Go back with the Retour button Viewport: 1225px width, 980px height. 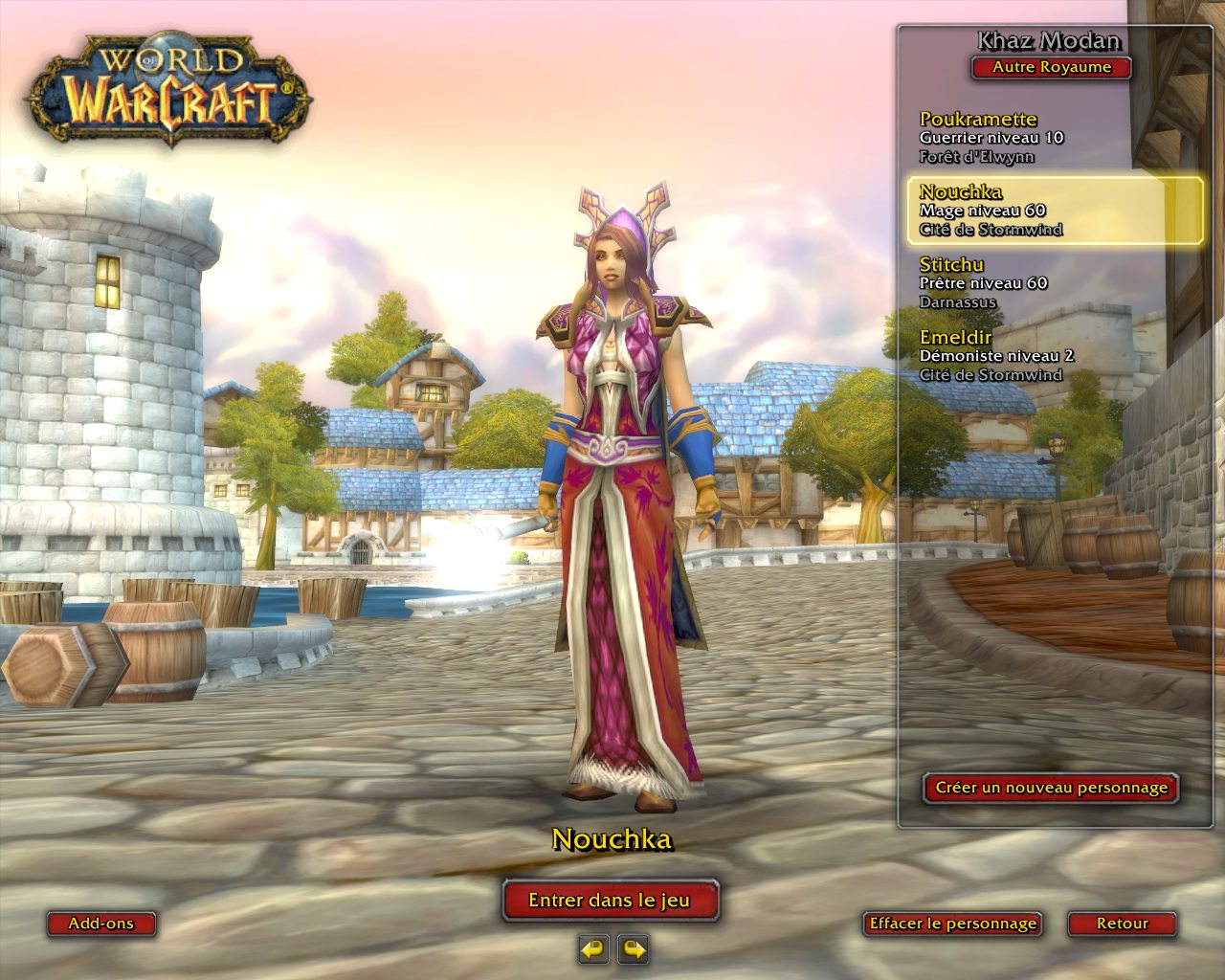click(1122, 924)
